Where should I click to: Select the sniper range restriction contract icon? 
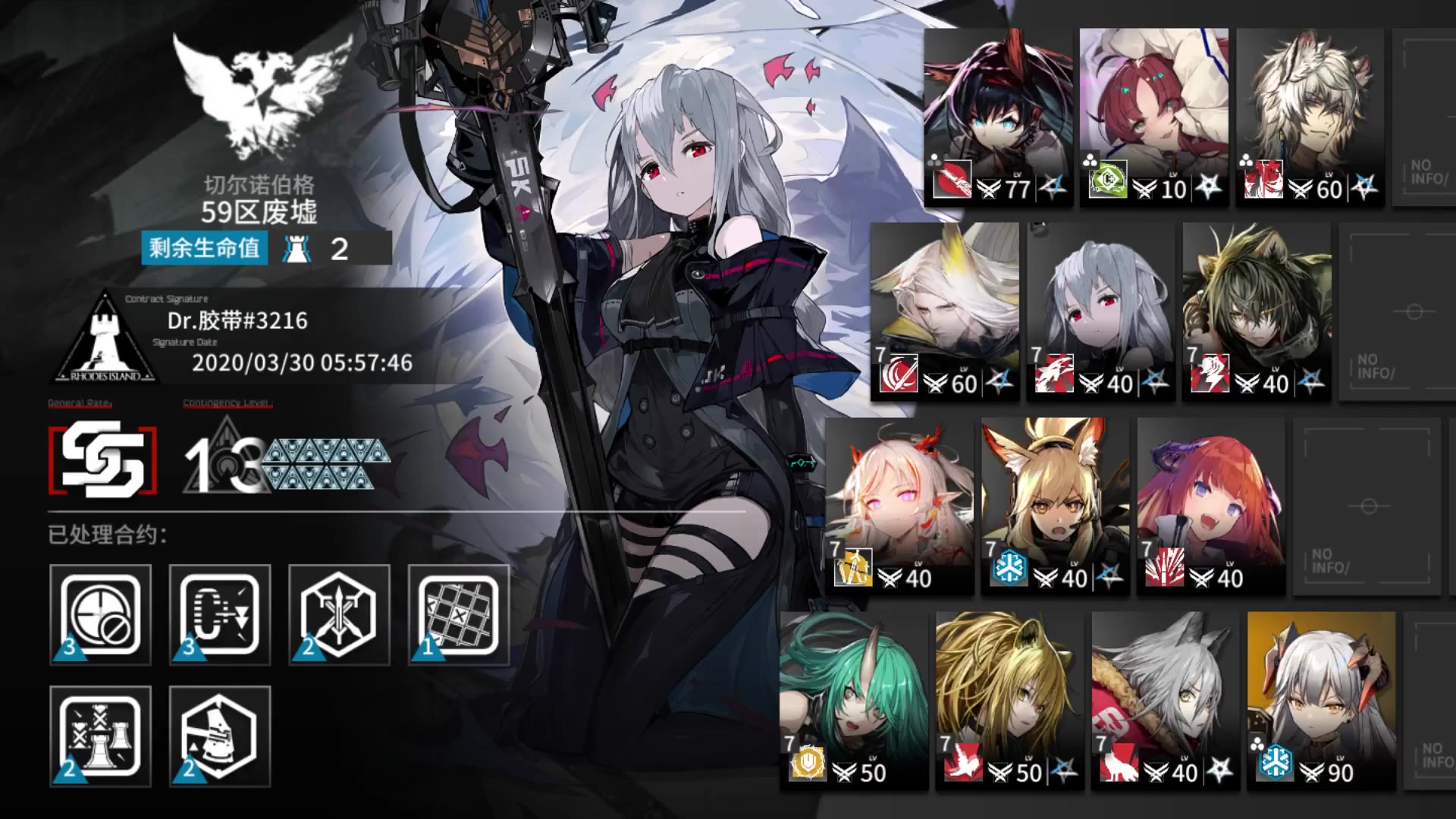(100, 613)
